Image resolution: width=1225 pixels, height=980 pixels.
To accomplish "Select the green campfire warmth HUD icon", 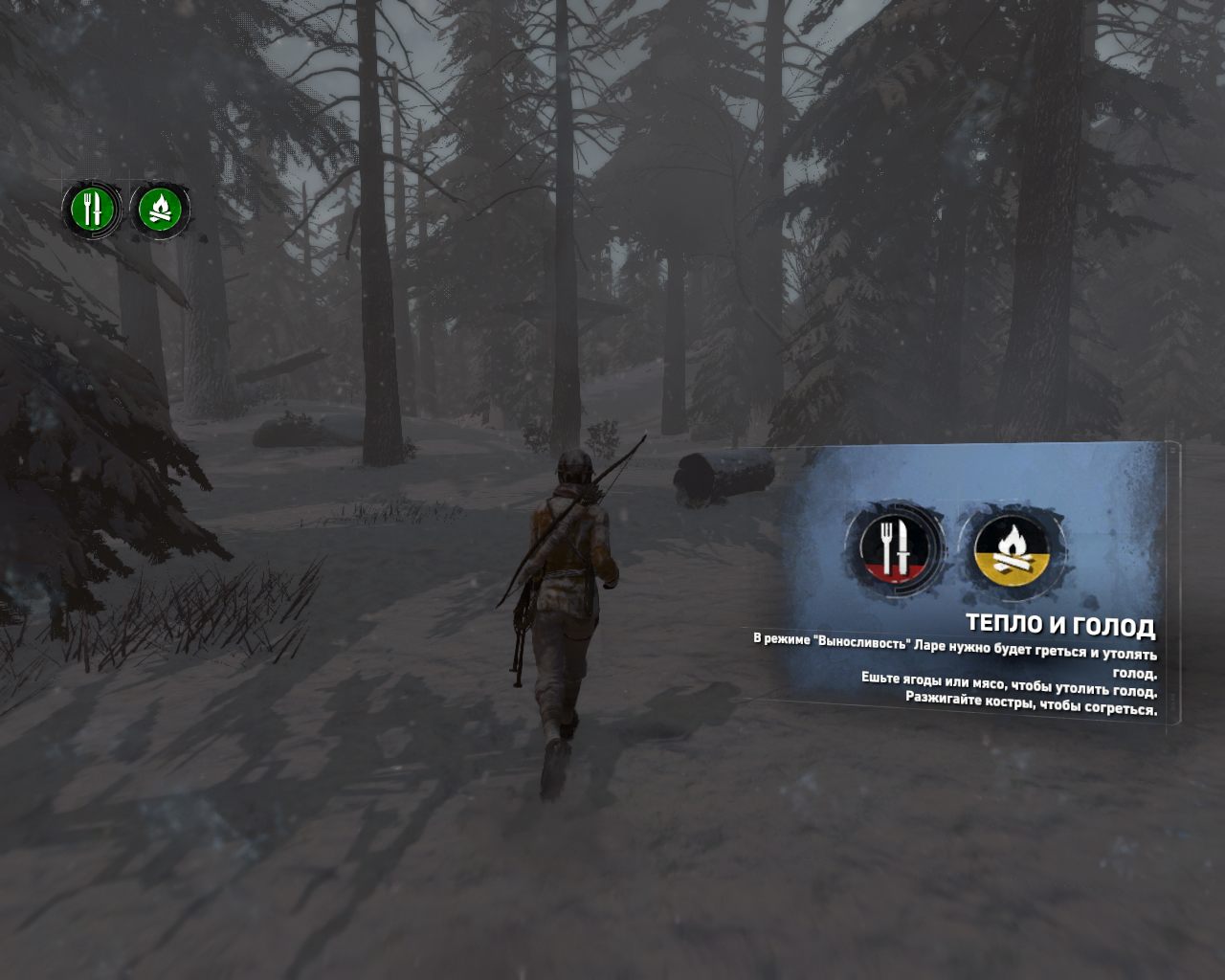I will [x=160, y=210].
